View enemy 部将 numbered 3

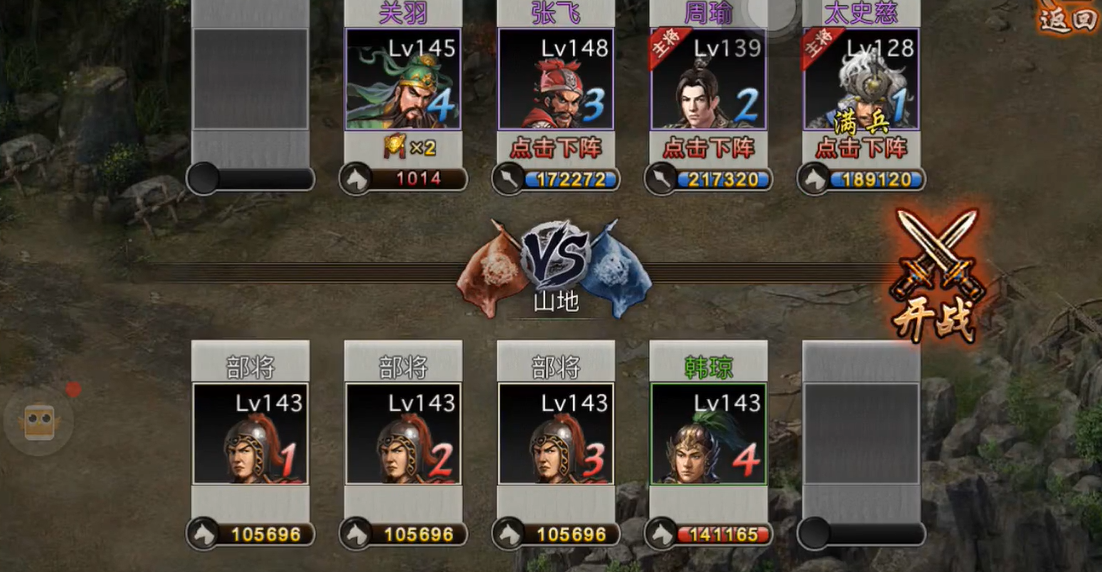click(556, 434)
